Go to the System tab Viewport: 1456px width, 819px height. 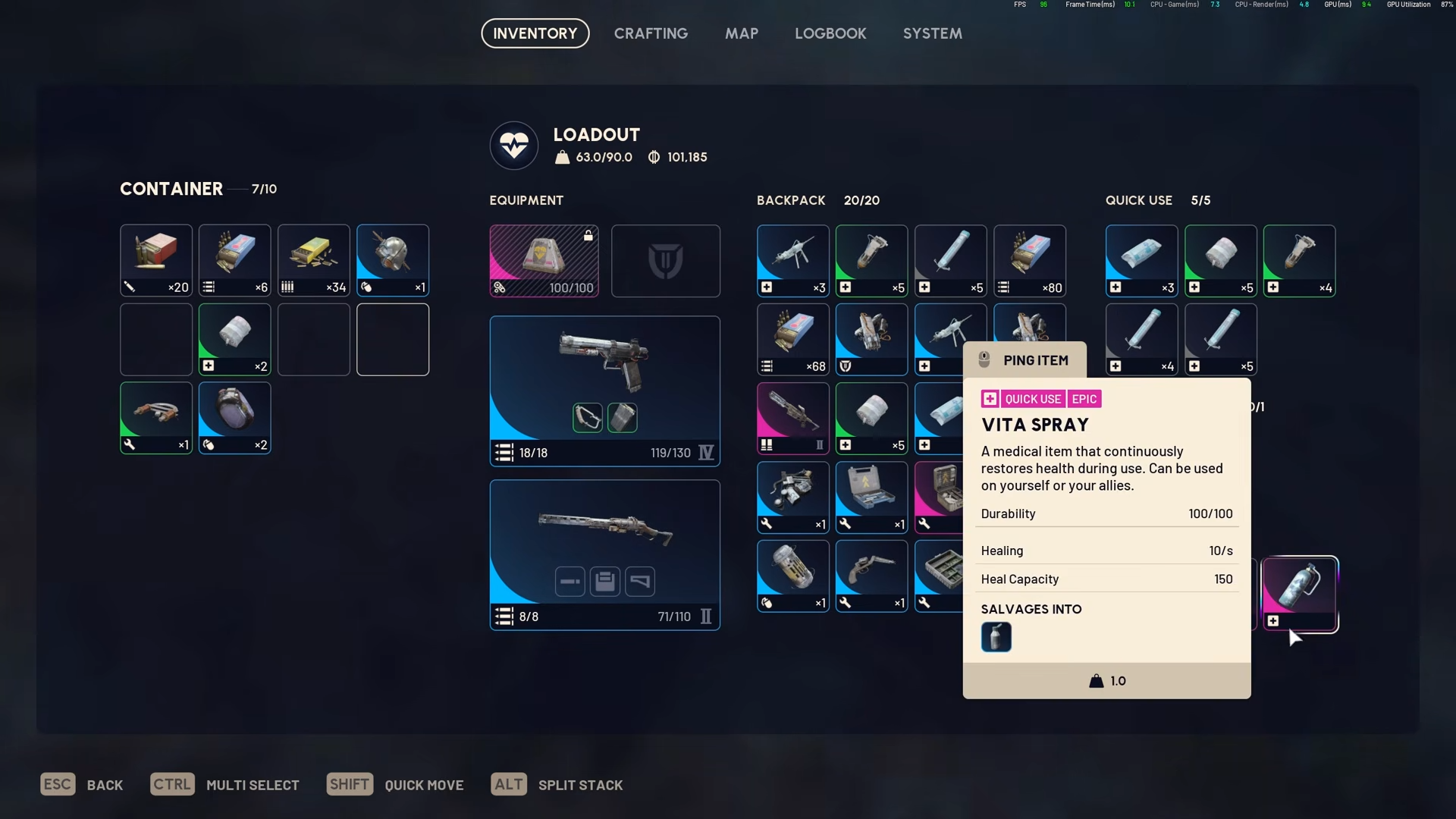coord(932,33)
